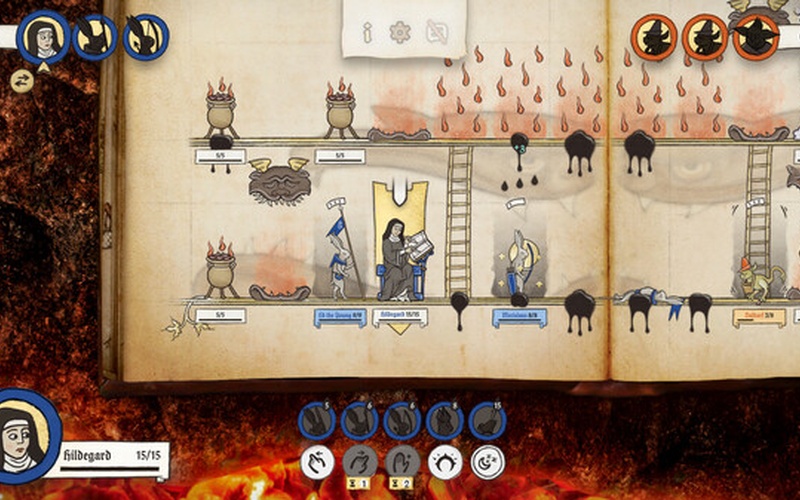Open the info panel with the i icon
Viewport: 800px width, 500px height.
click(x=368, y=33)
